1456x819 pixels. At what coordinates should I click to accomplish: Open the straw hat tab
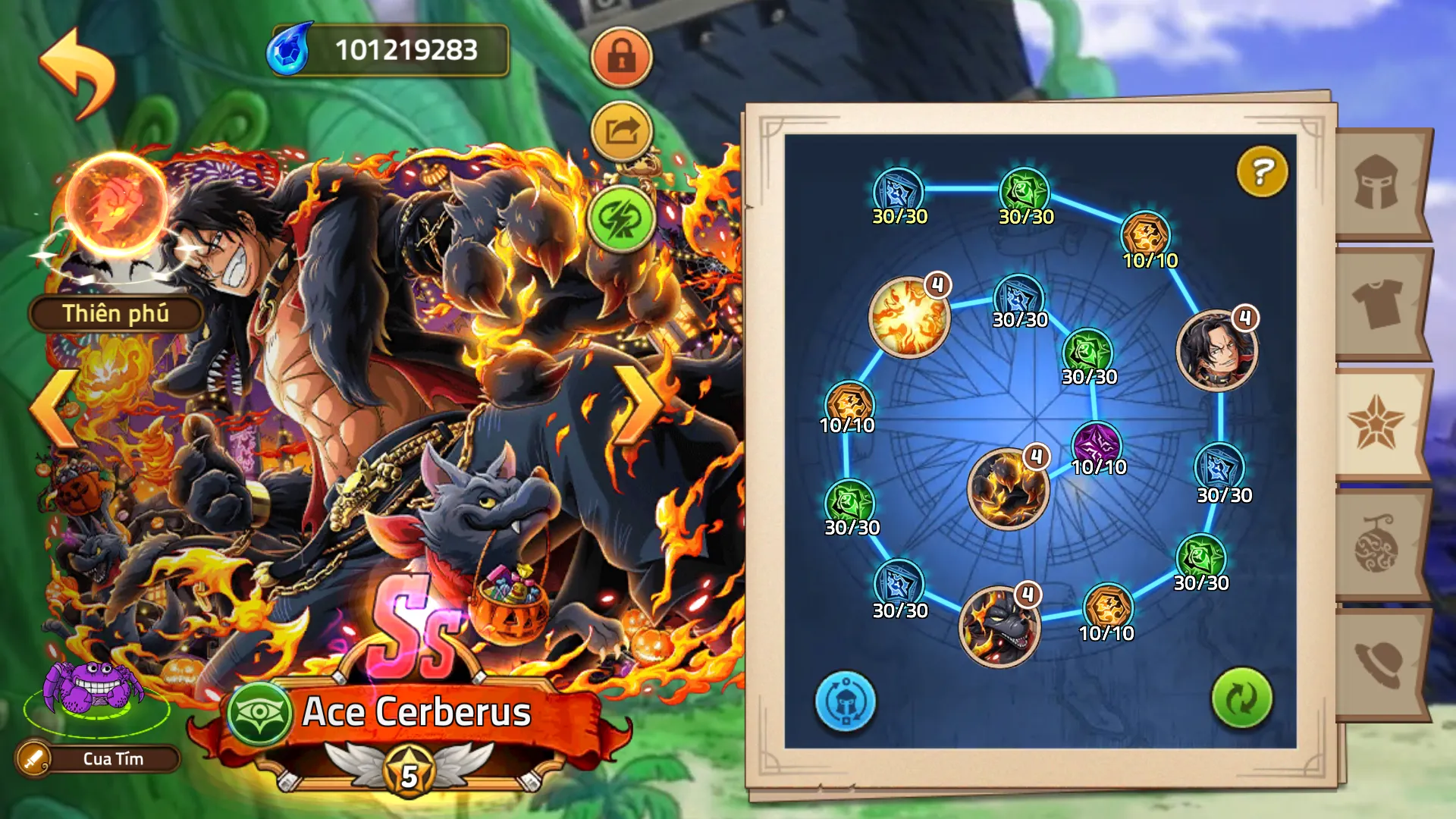coord(1377,663)
